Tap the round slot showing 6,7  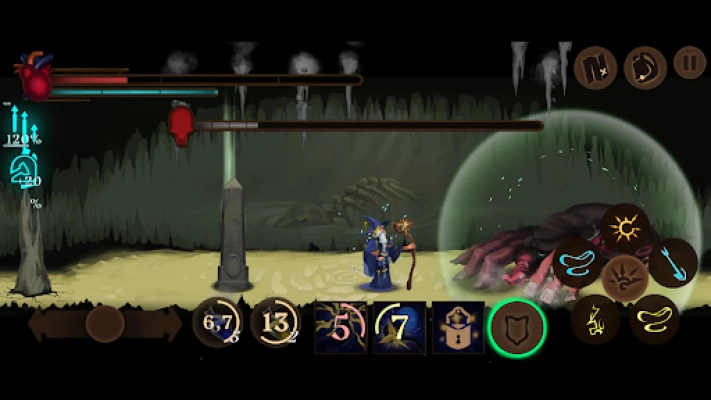pos(217,324)
